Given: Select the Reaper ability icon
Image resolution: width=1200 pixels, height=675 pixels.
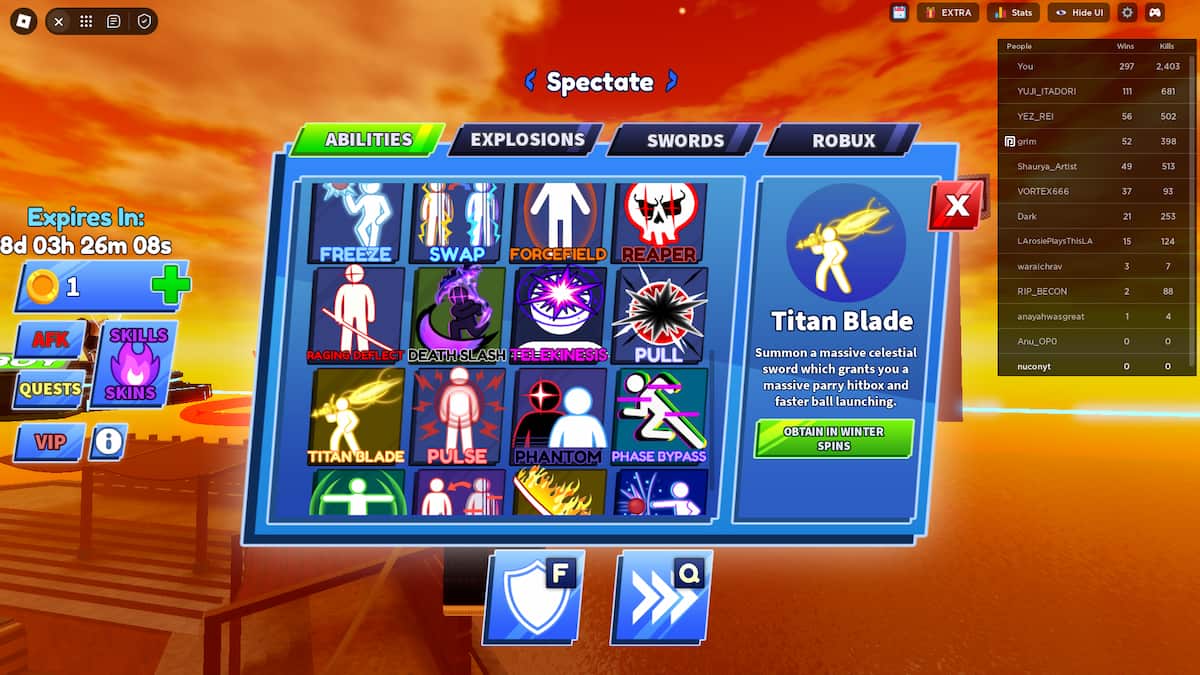Looking at the screenshot, I should (660, 223).
